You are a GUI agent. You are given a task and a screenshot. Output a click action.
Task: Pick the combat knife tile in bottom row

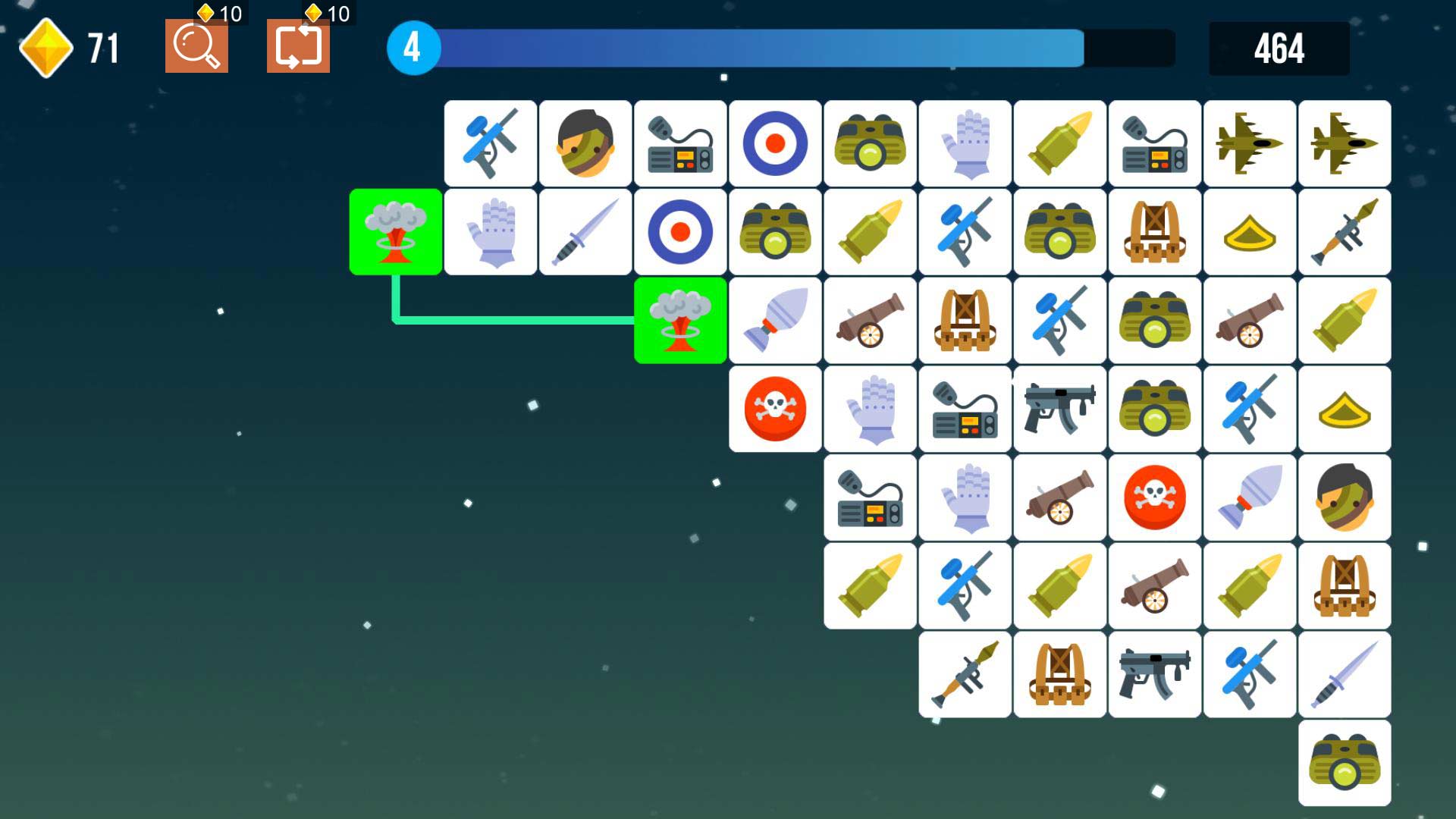point(1345,674)
